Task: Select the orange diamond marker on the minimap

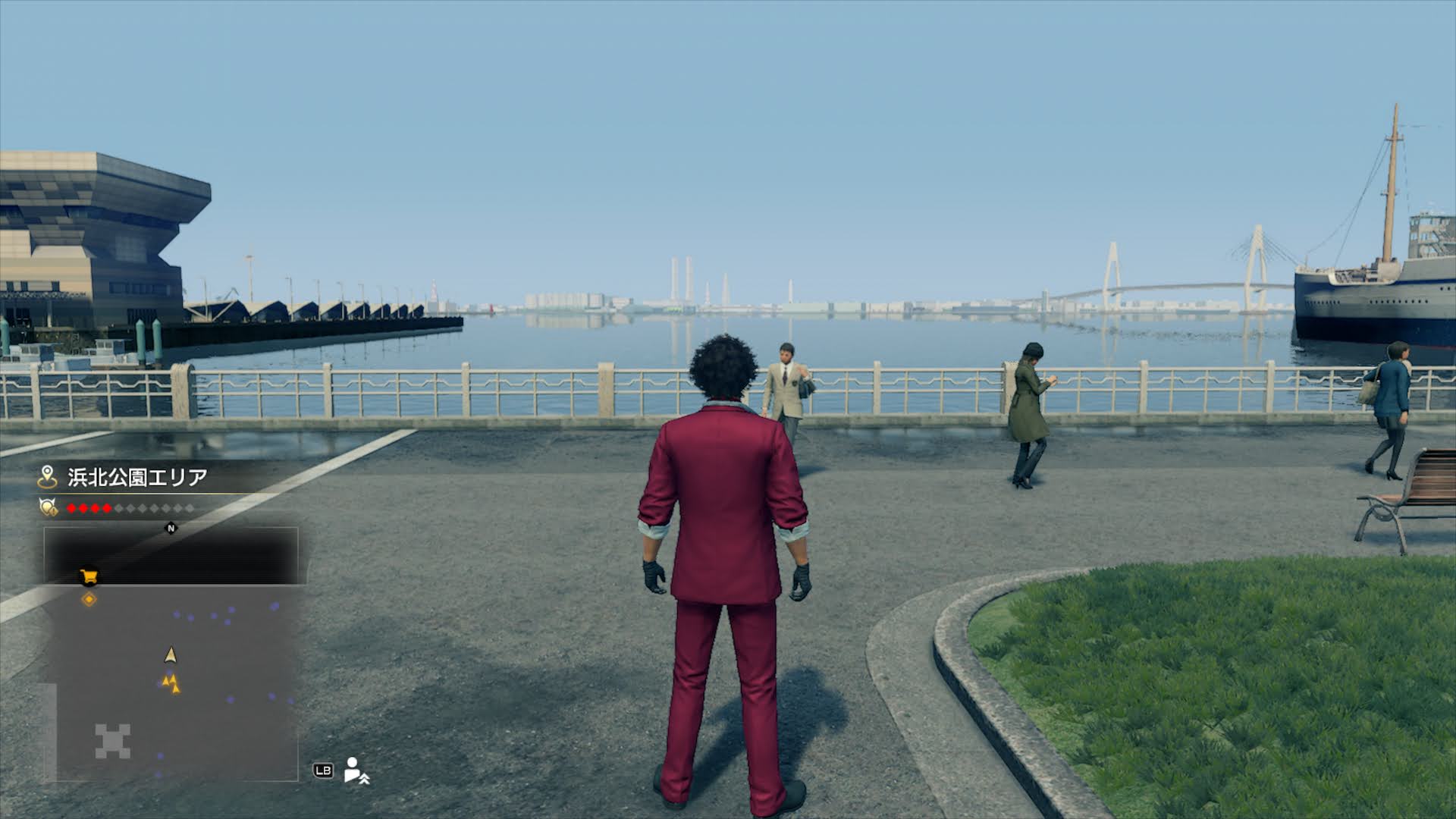Action: click(89, 600)
